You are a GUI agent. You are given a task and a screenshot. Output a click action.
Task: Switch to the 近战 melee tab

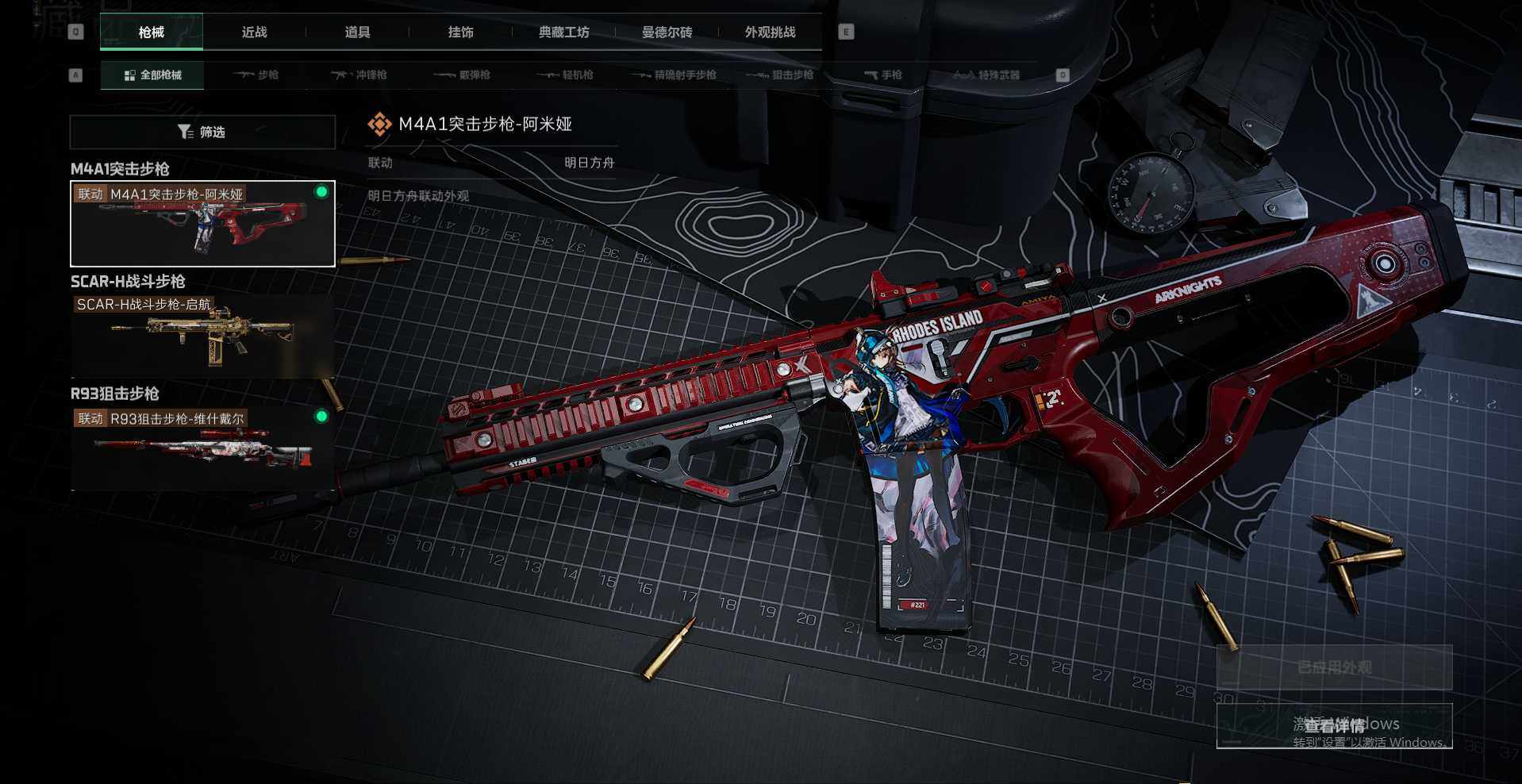(x=254, y=33)
